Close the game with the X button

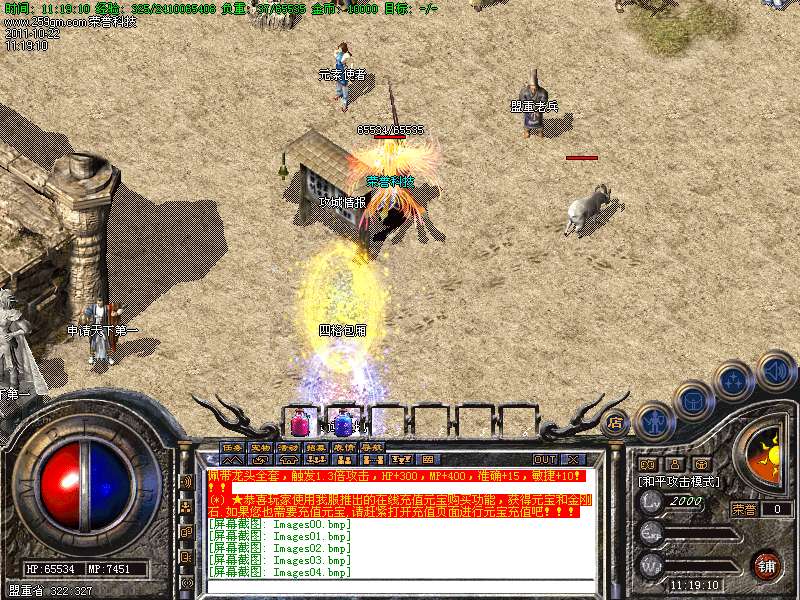click(x=573, y=459)
